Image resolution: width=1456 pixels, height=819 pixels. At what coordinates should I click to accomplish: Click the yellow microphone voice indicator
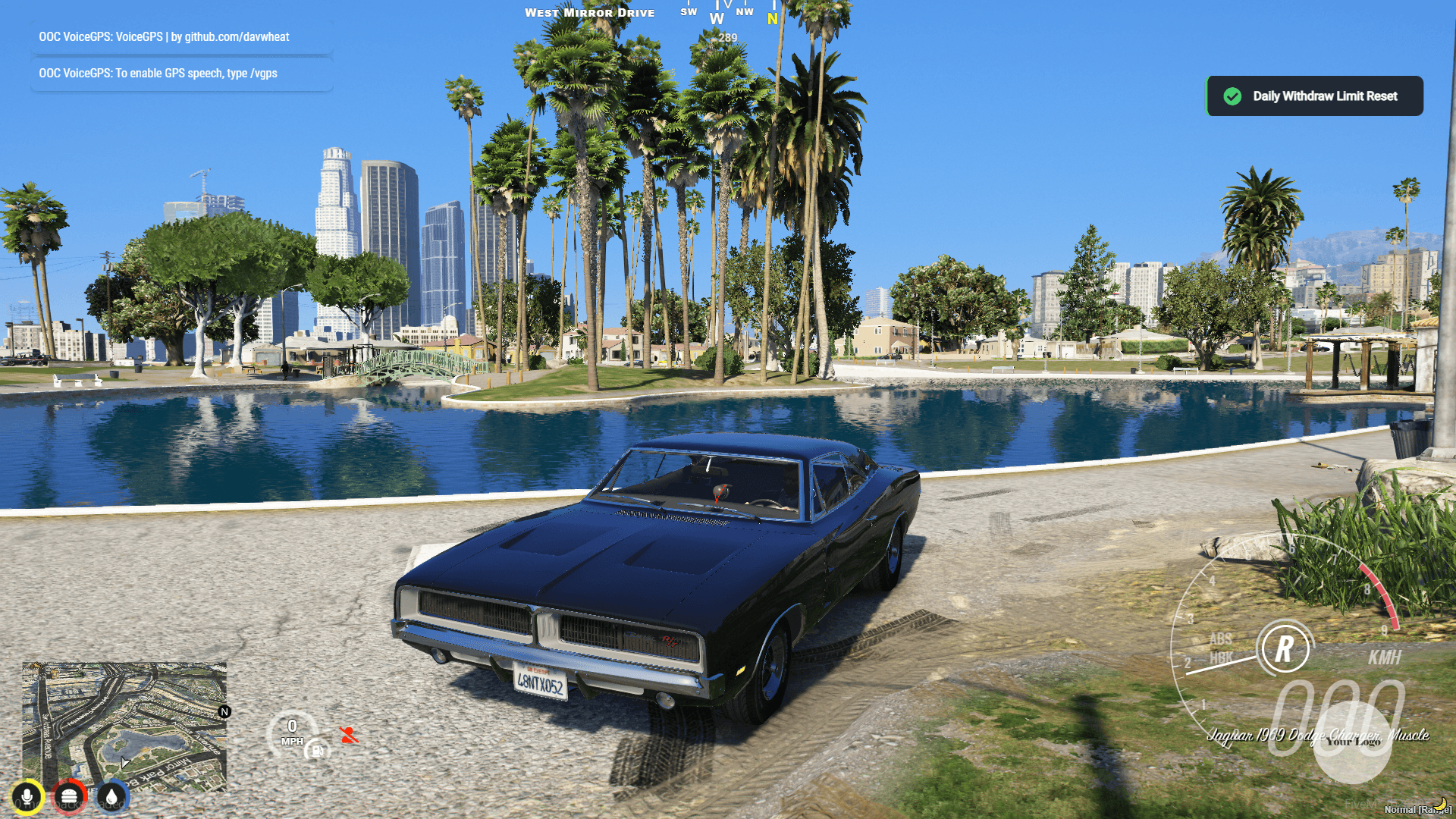(x=27, y=796)
